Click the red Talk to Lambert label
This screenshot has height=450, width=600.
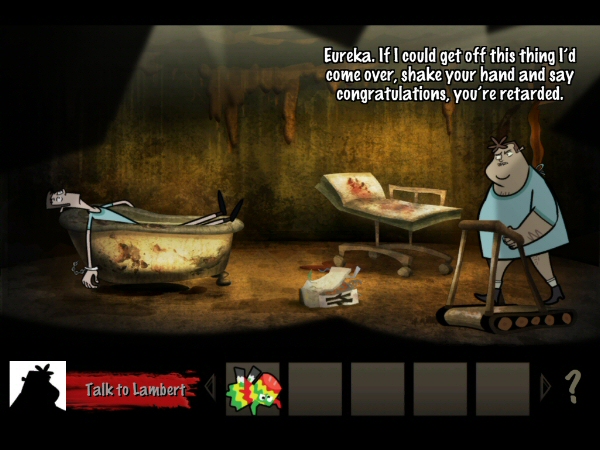click(133, 389)
